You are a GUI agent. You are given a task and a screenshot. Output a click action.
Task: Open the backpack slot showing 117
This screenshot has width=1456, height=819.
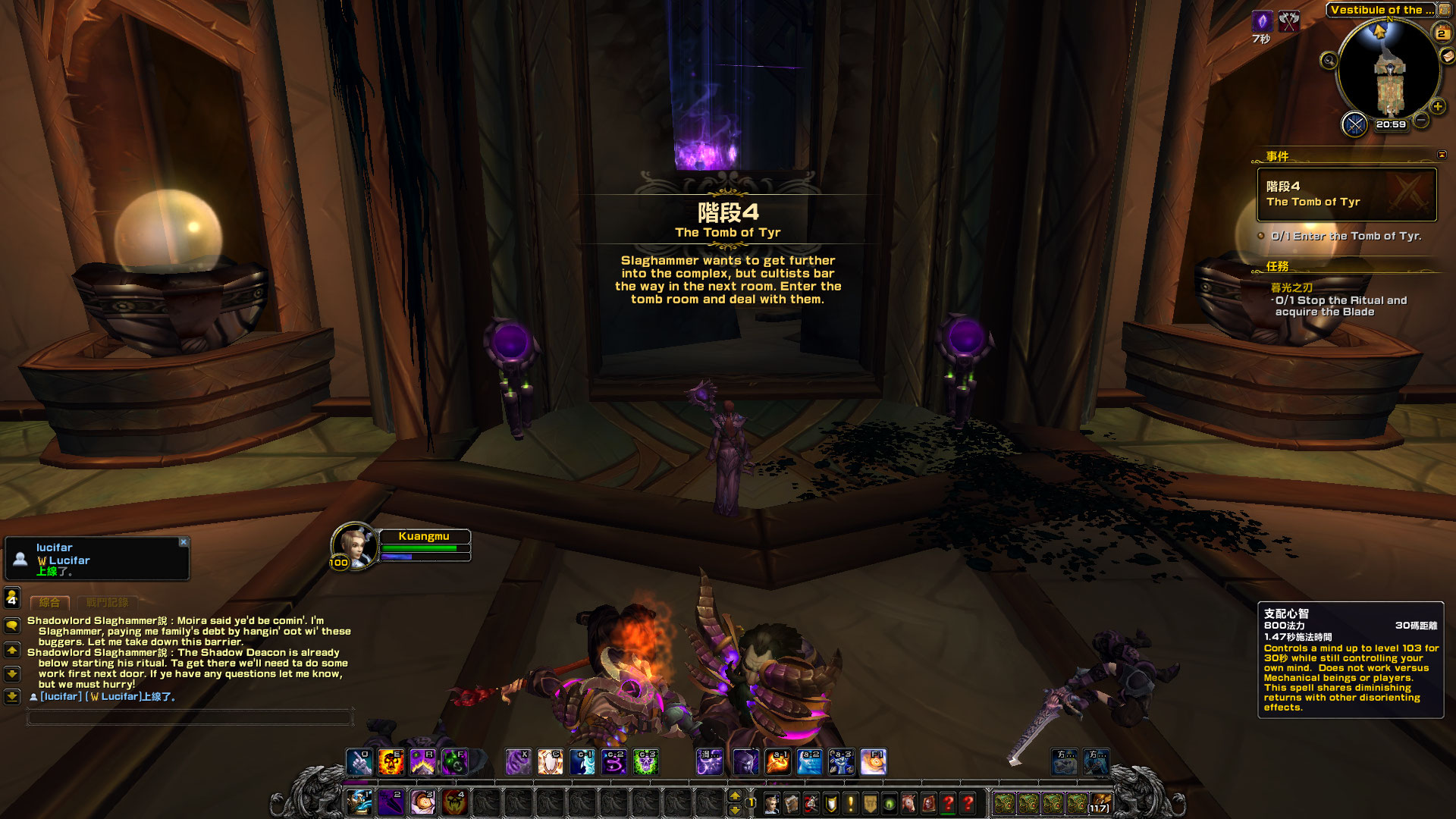coord(1100,803)
